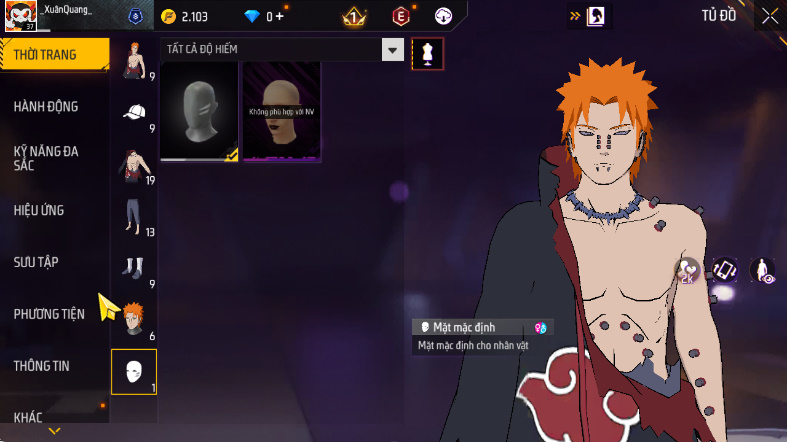Select the gray mask item
The height and width of the screenshot is (442, 787).
pyautogui.click(x=199, y=111)
